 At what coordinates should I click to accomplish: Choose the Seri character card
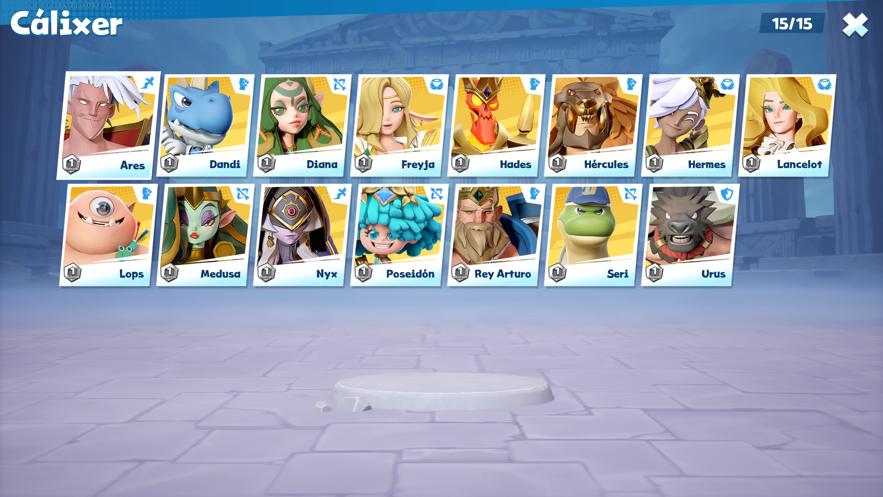(593, 234)
